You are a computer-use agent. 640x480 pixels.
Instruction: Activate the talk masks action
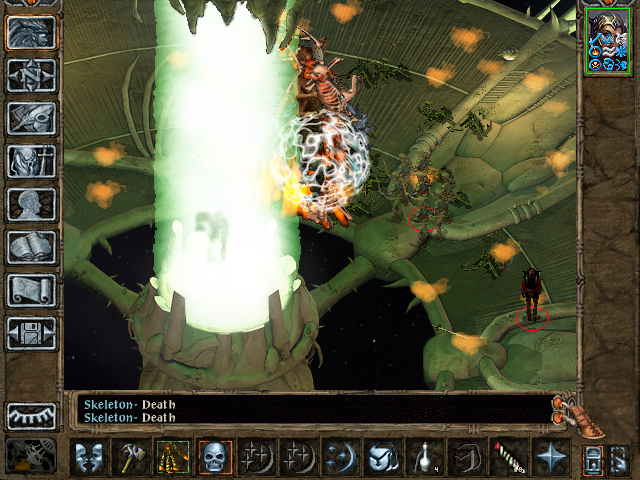89,457
